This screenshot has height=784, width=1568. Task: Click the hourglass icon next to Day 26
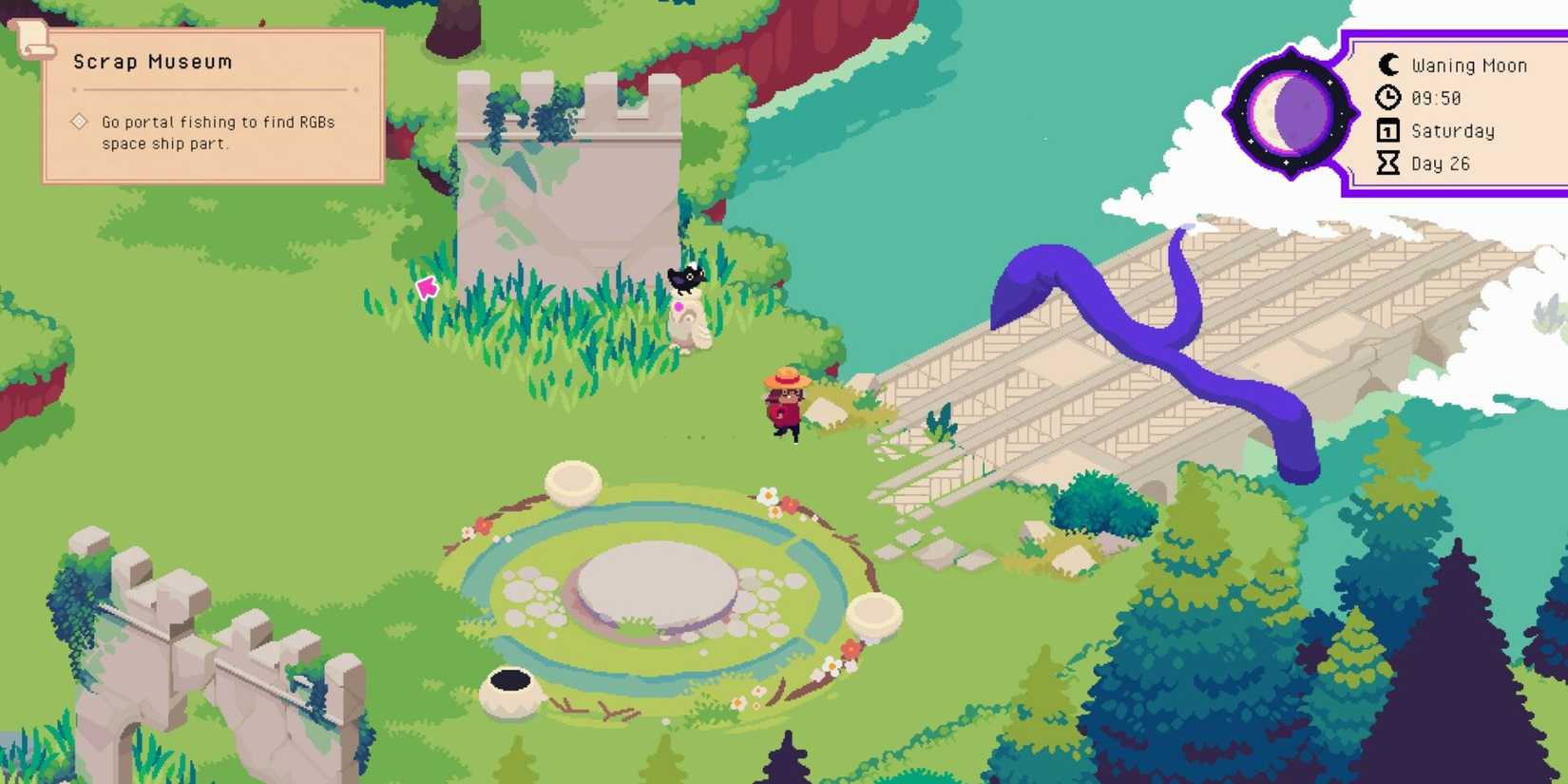(1387, 163)
